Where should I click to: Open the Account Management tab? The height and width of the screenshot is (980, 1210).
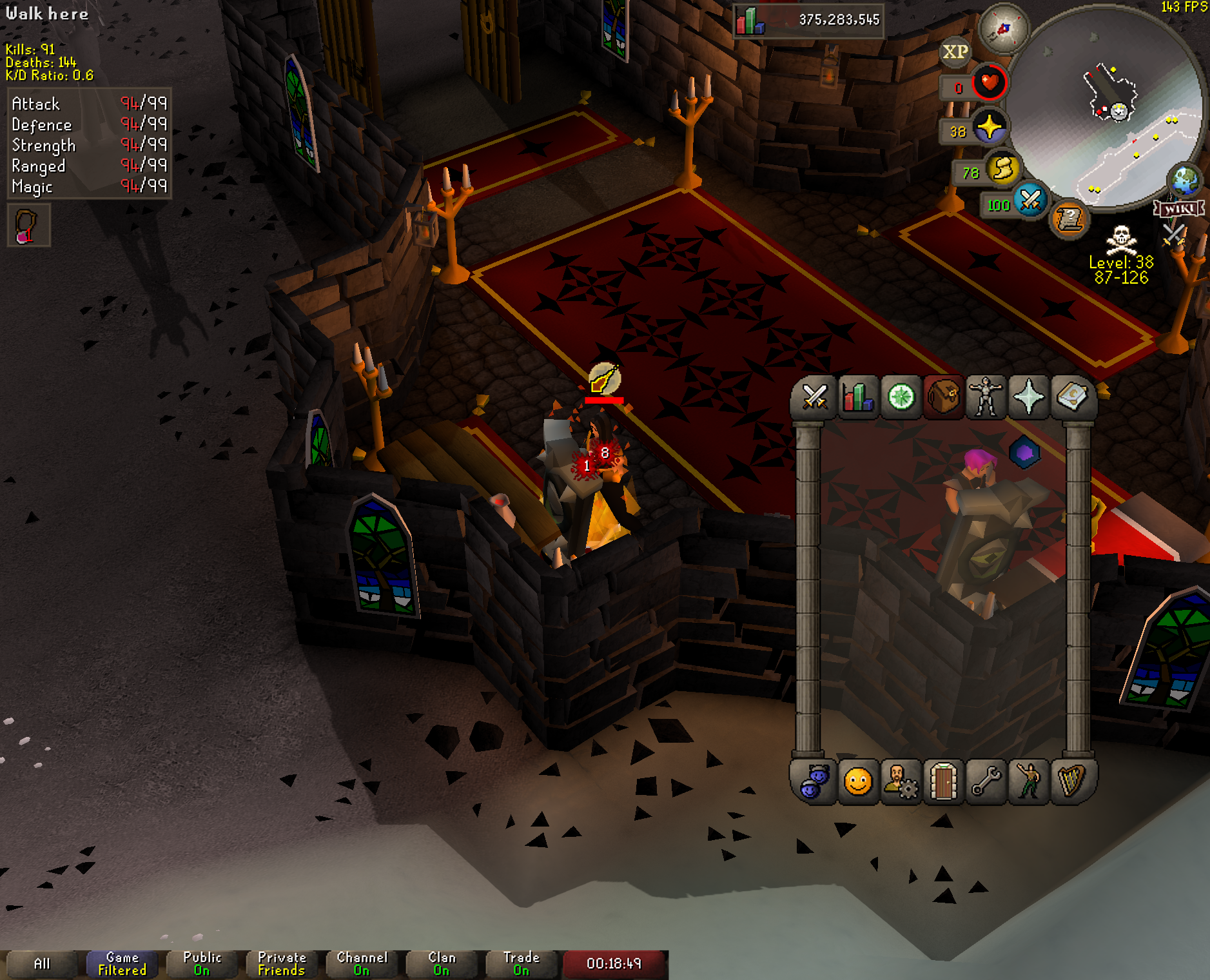901,782
